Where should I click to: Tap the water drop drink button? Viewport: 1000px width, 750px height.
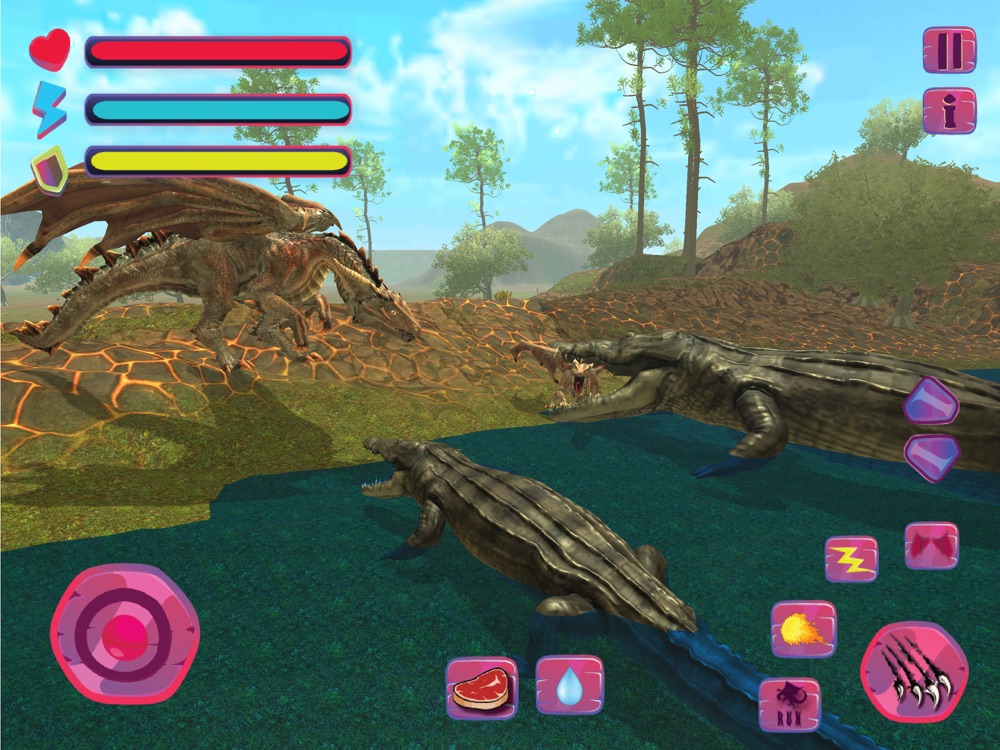click(570, 685)
